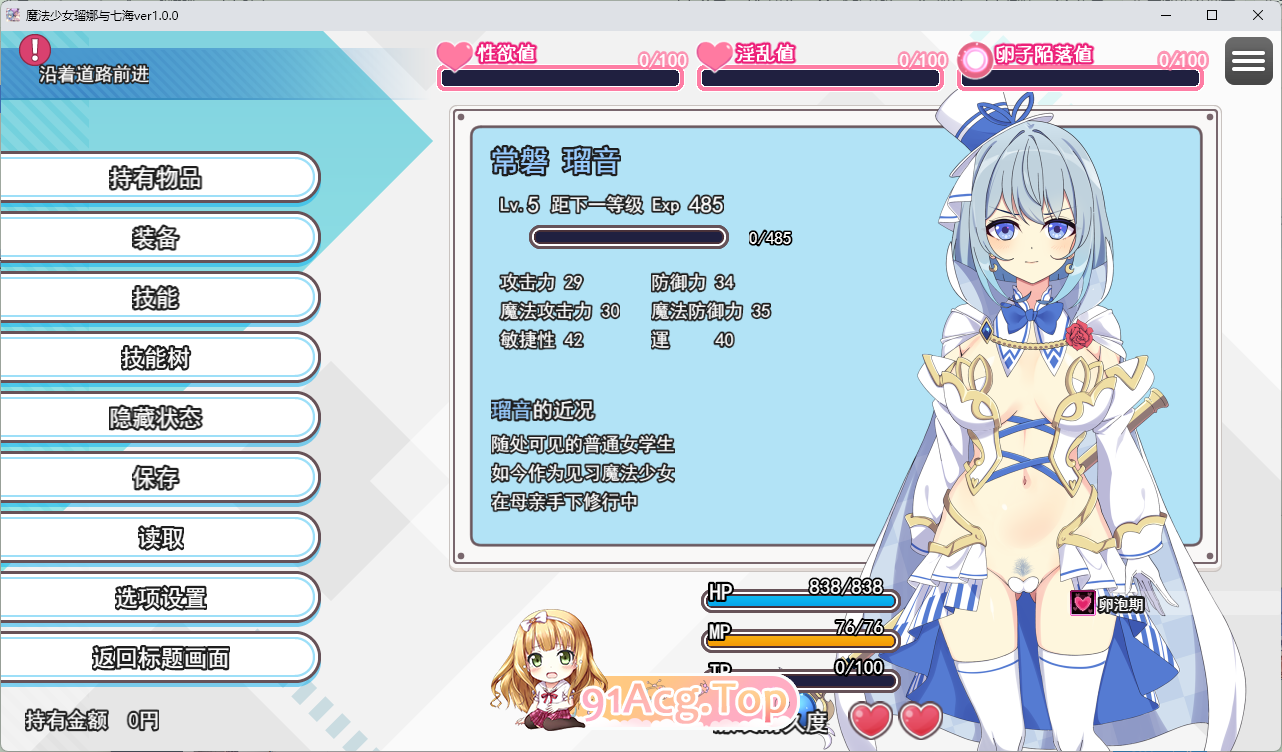Select 读取 to load a save
Viewport: 1282px width, 752px height.
click(156, 538)
